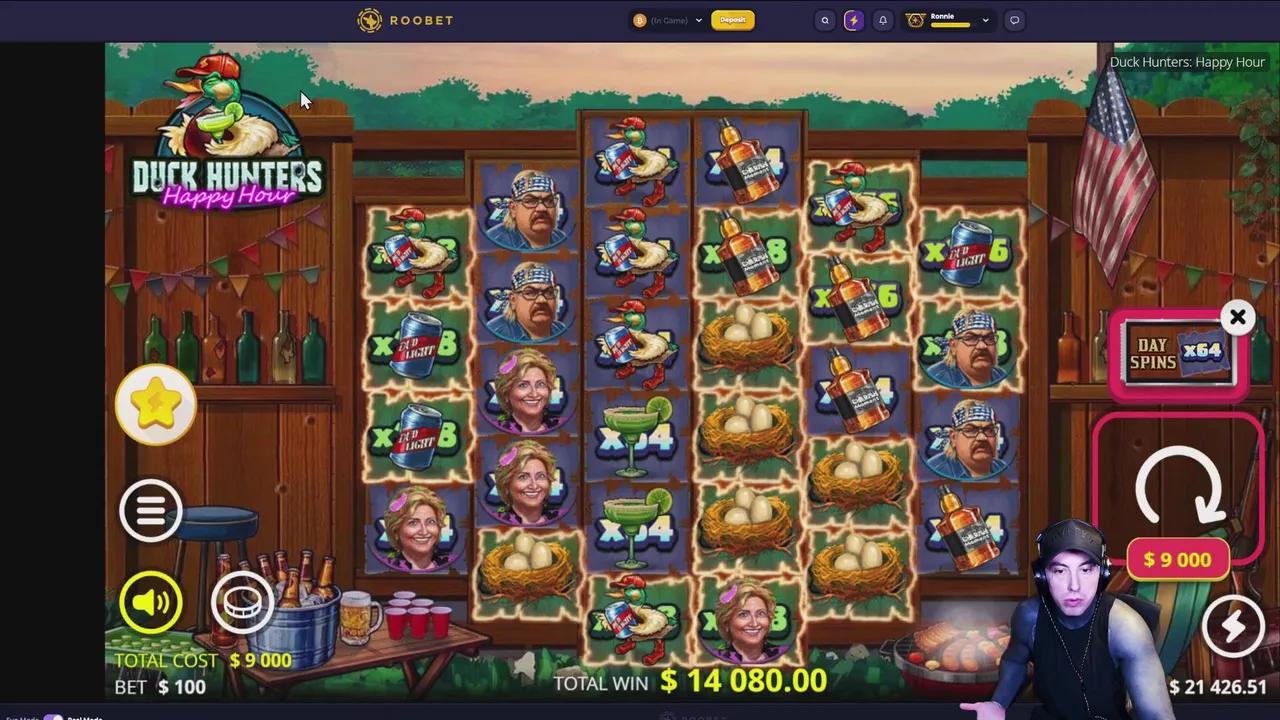The image size is (1280, 720).
Task: Mute game sound with the speaker icon
Action: [151, 600]
